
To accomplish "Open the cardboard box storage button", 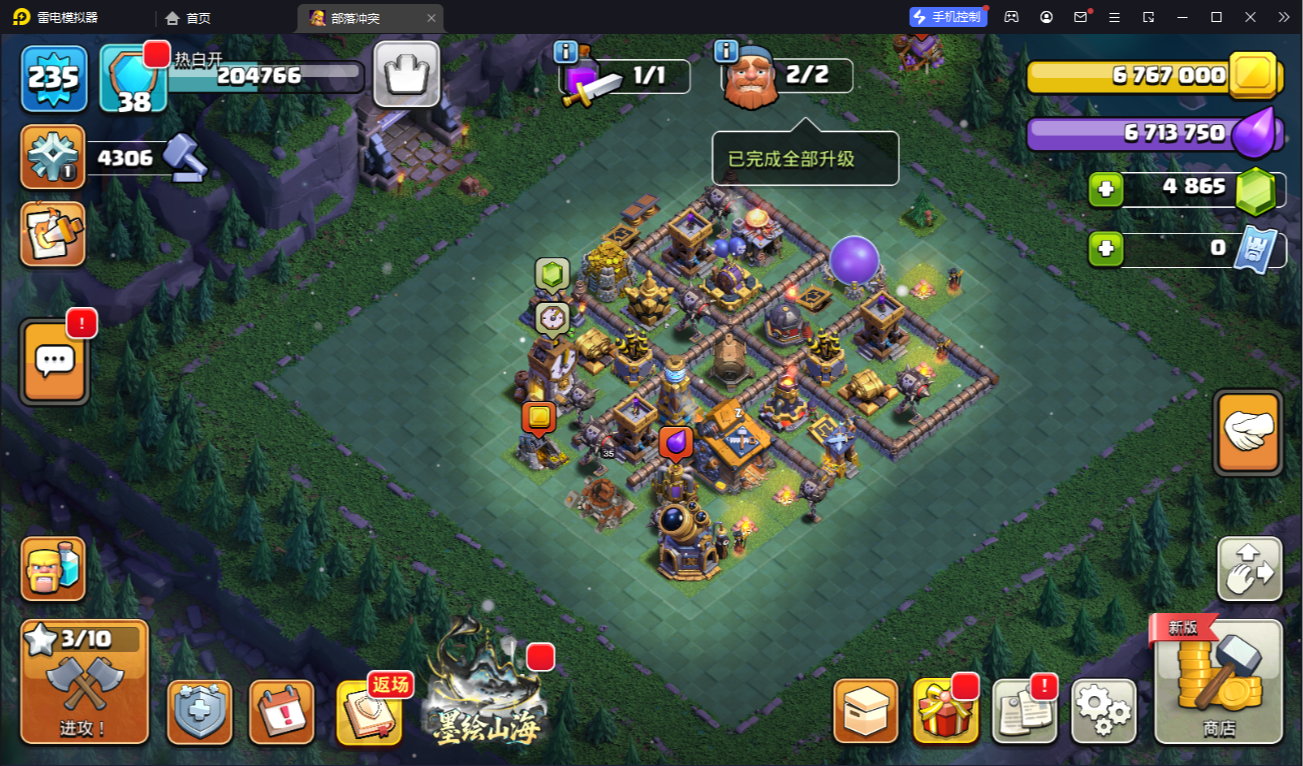I will pyautogui.click(x=865, y=711).
